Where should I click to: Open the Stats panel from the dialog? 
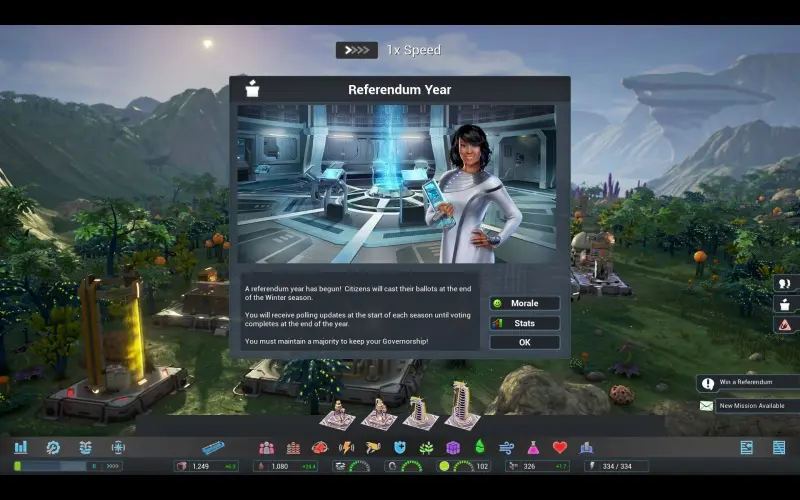524,323
